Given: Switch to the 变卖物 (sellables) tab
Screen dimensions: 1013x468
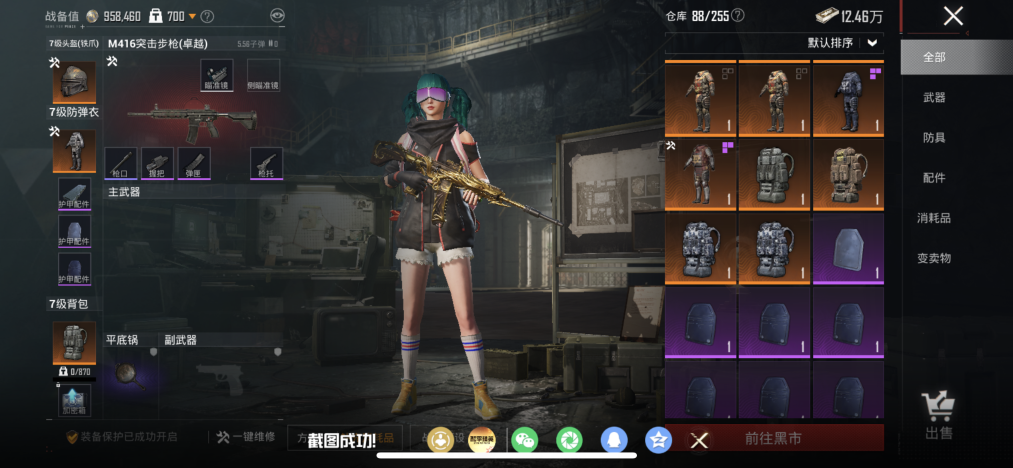Looking at the screenshot, I should click(934, 257).
